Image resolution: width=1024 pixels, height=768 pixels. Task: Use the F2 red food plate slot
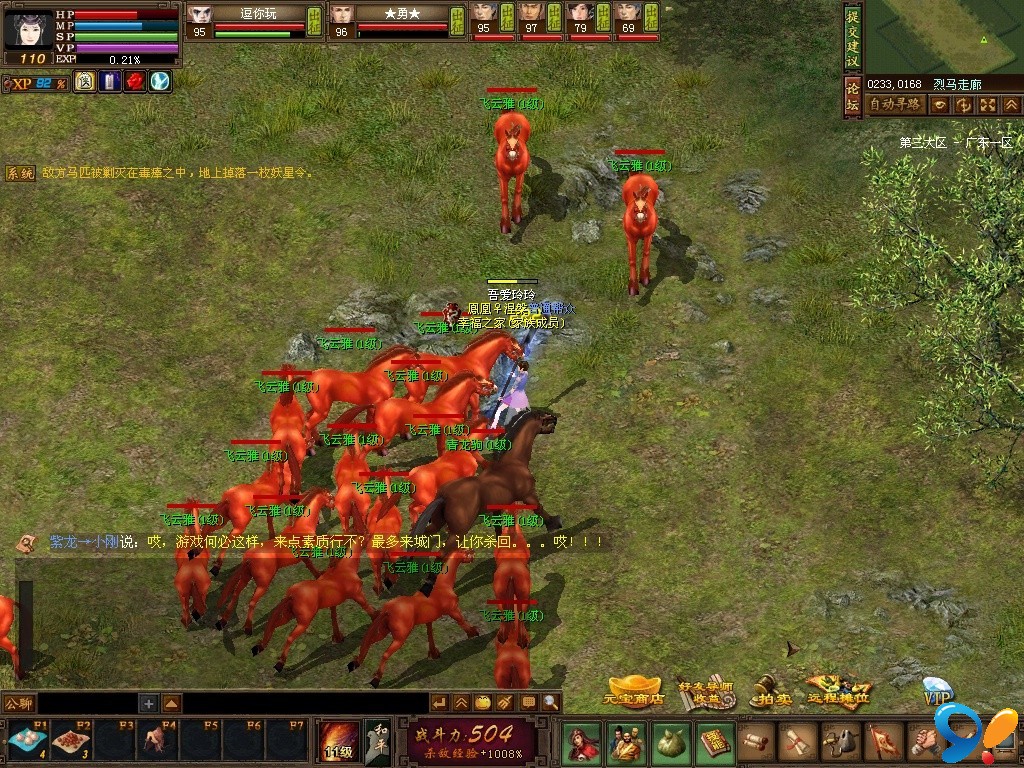69,741
